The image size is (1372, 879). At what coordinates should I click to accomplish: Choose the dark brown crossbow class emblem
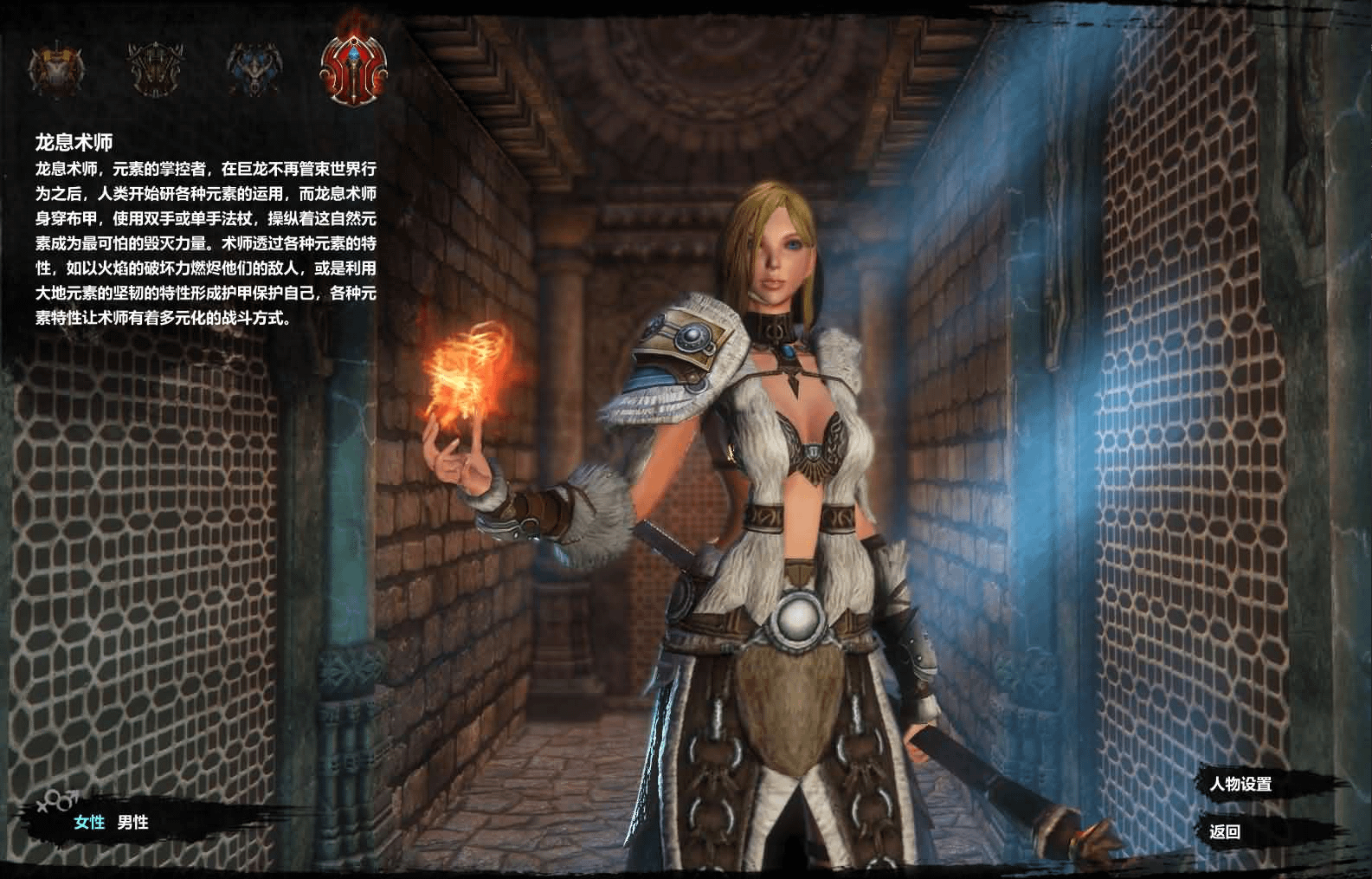tap(156, 68)
